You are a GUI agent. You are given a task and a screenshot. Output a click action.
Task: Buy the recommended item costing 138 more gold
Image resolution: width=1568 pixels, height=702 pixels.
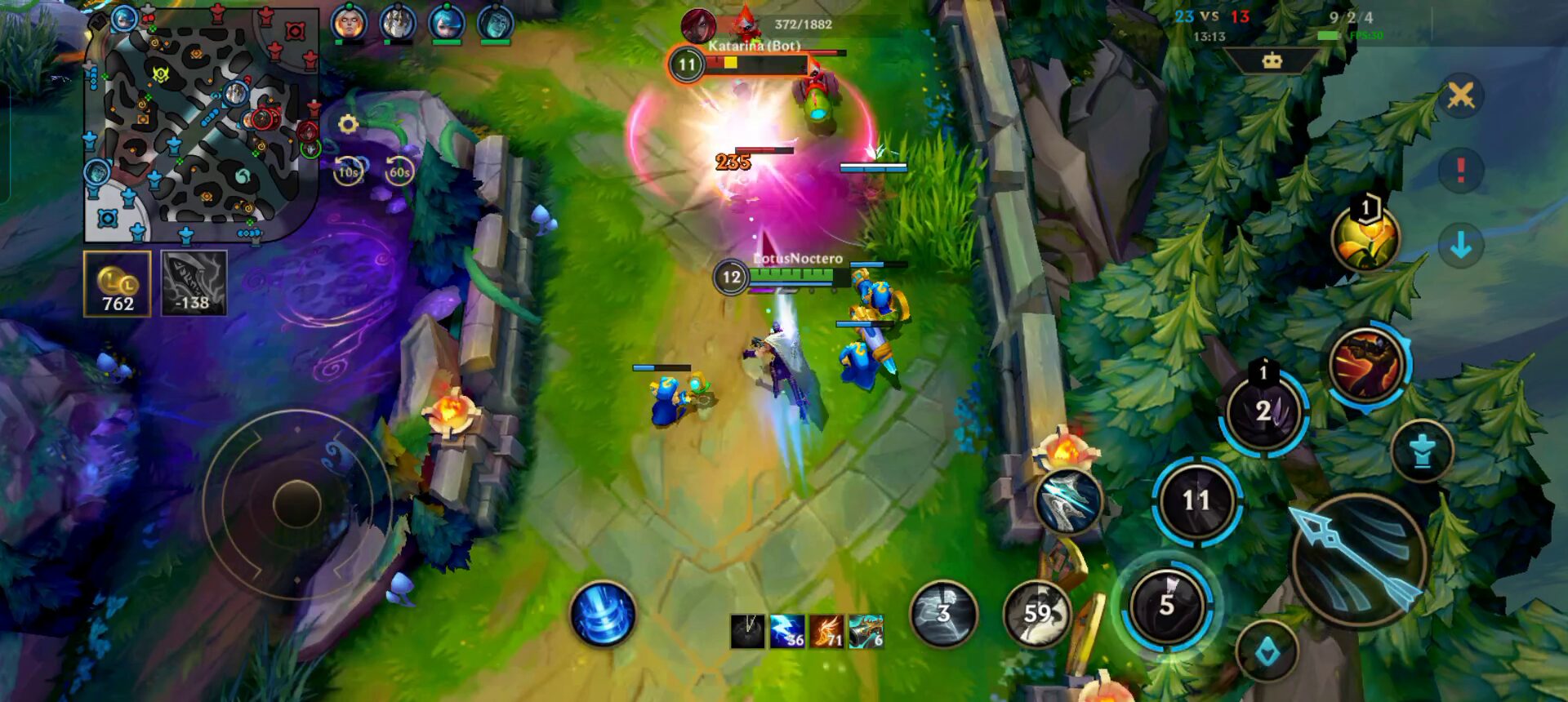tap(194, 283)
